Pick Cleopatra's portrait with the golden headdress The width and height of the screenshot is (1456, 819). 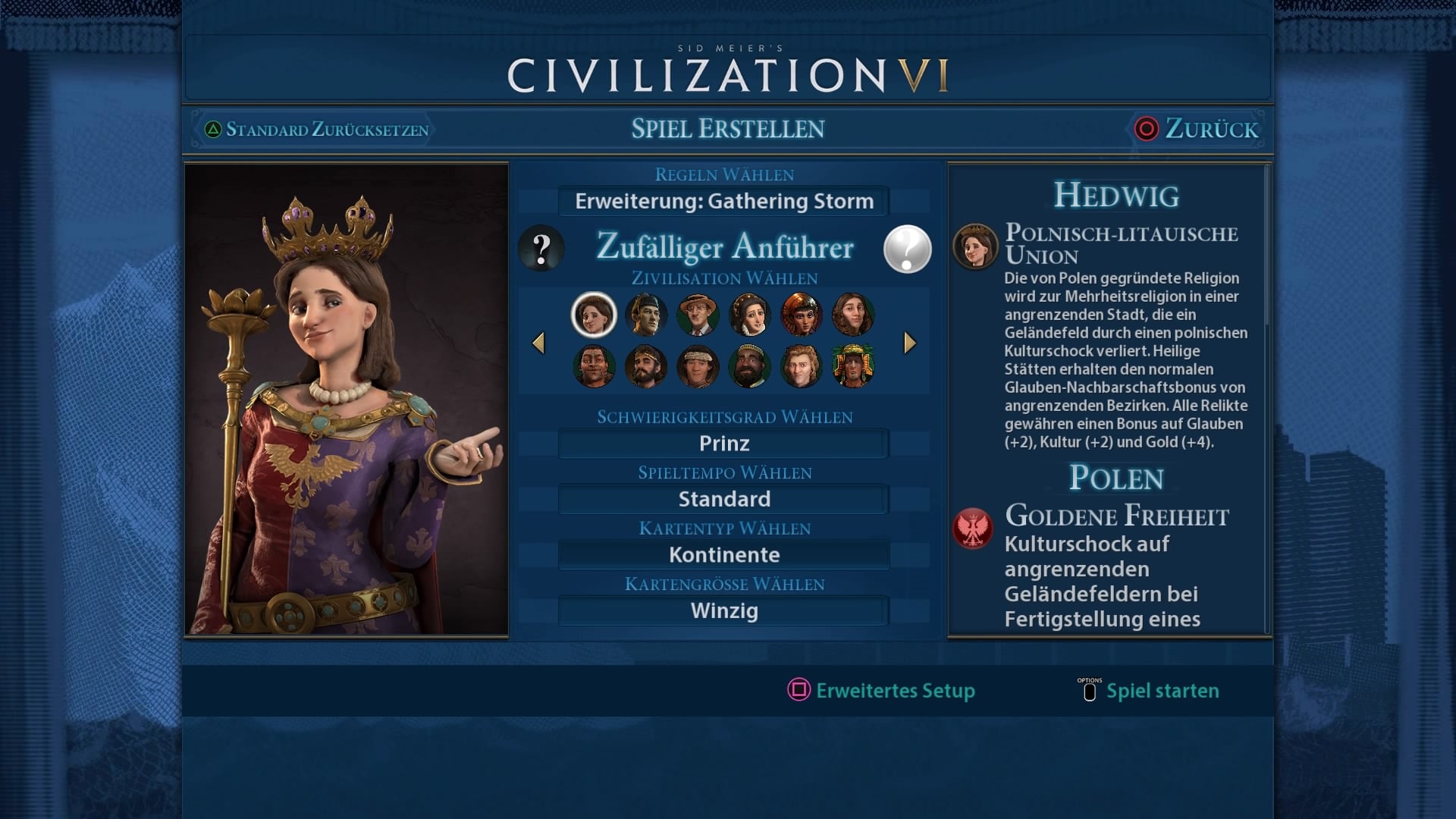[801, 314]
